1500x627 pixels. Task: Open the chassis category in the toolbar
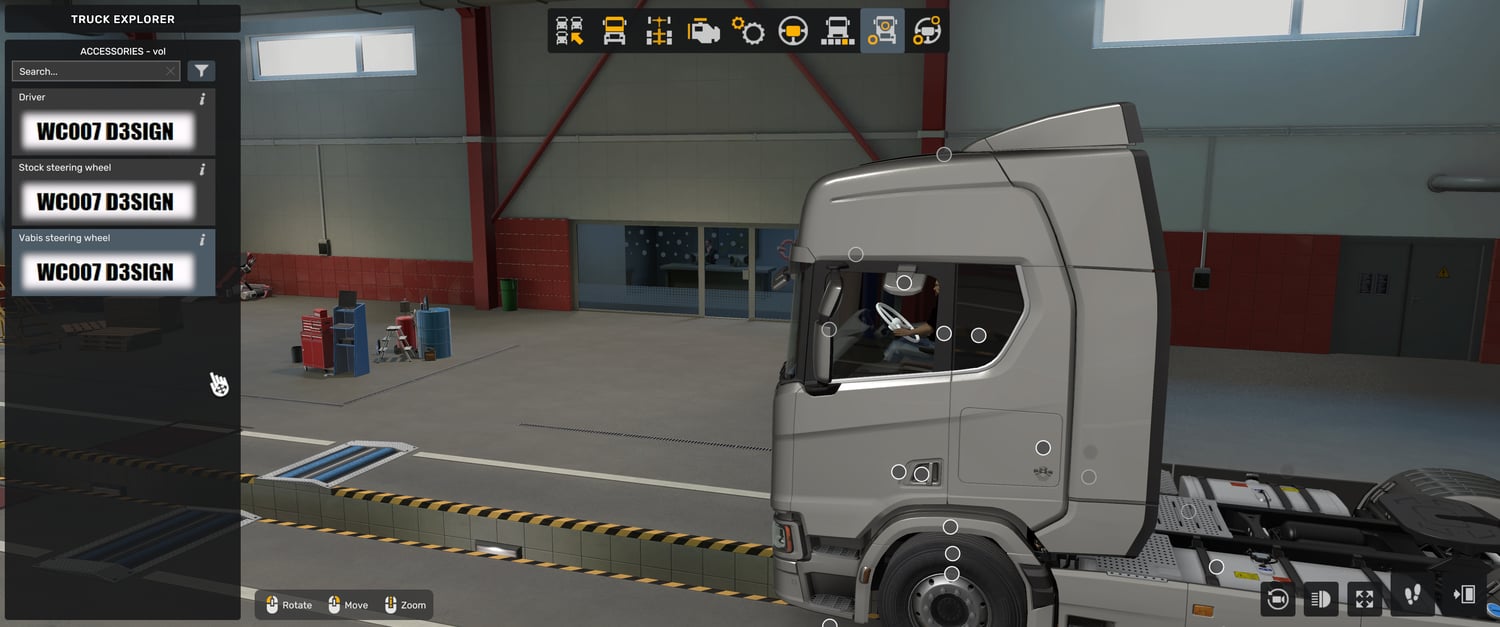coord(659,32)
